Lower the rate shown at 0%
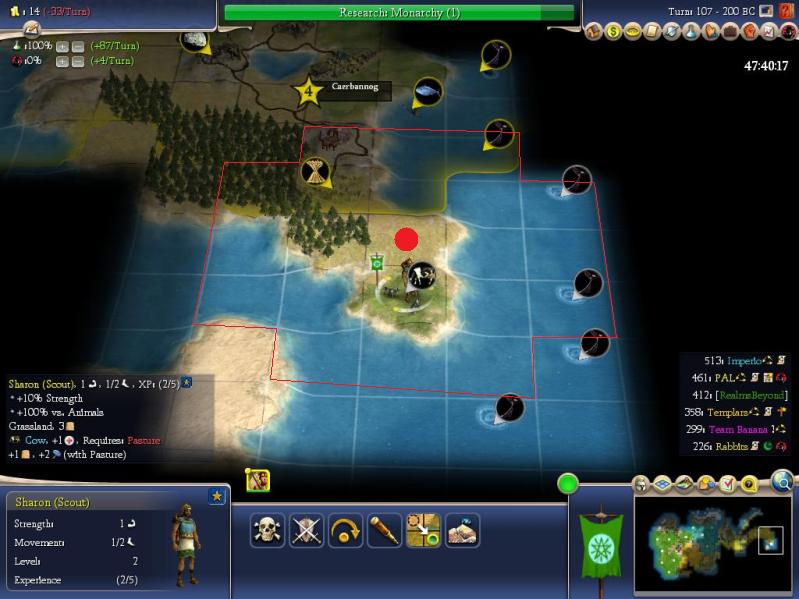 (x=76, y=62)
